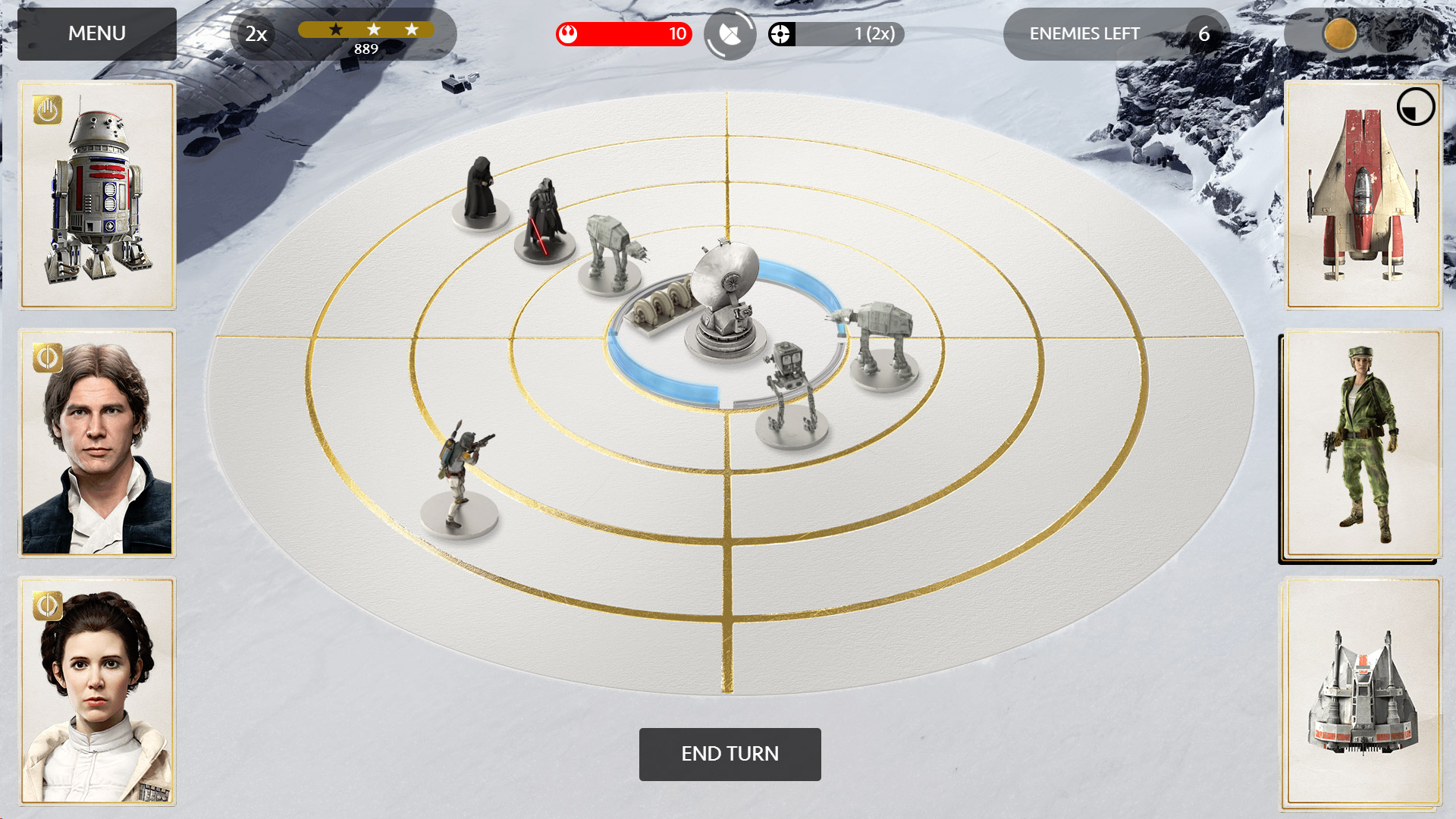1456x819 pixels.
Task: Select the gold ability icon on the droid card
Action: (x=45, y=110)
